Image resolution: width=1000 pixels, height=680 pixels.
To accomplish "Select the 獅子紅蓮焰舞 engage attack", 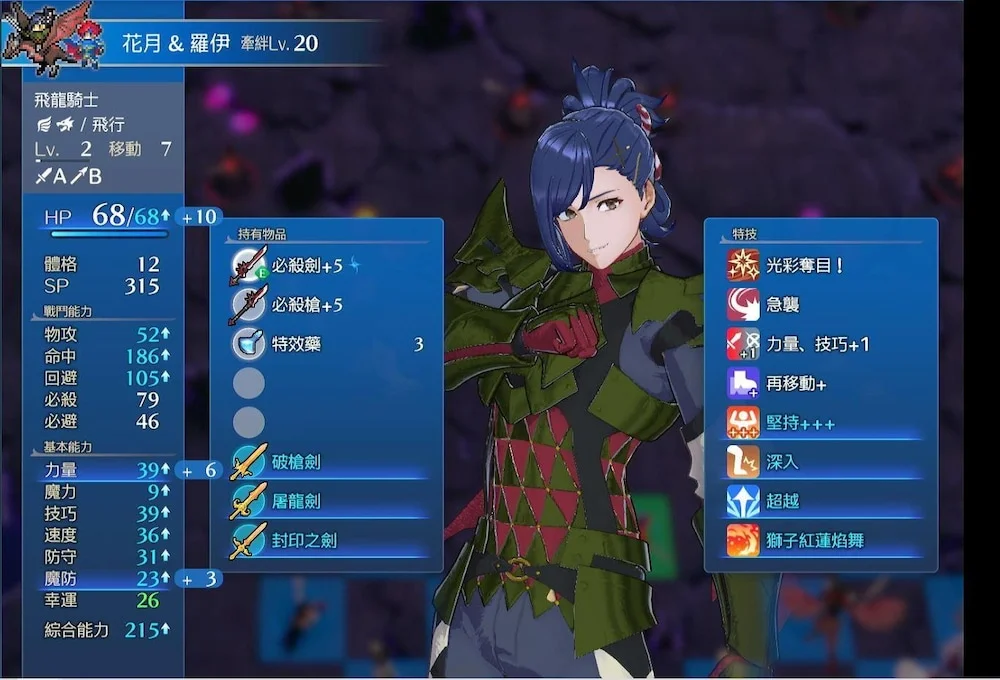I will pyautogui.click(x=820, y=541).
